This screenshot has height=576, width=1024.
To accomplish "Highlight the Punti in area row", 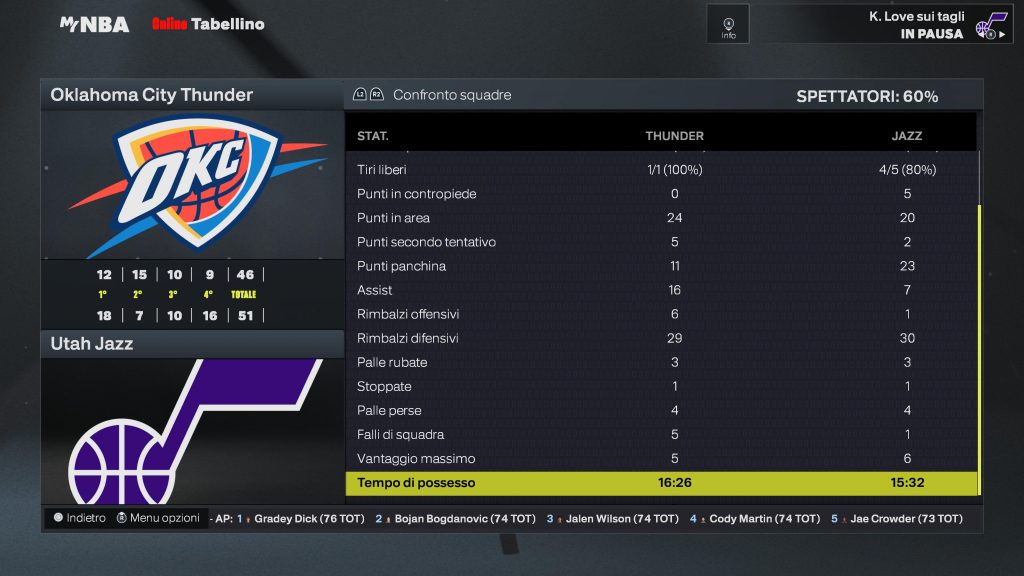I will click(660, 218).
